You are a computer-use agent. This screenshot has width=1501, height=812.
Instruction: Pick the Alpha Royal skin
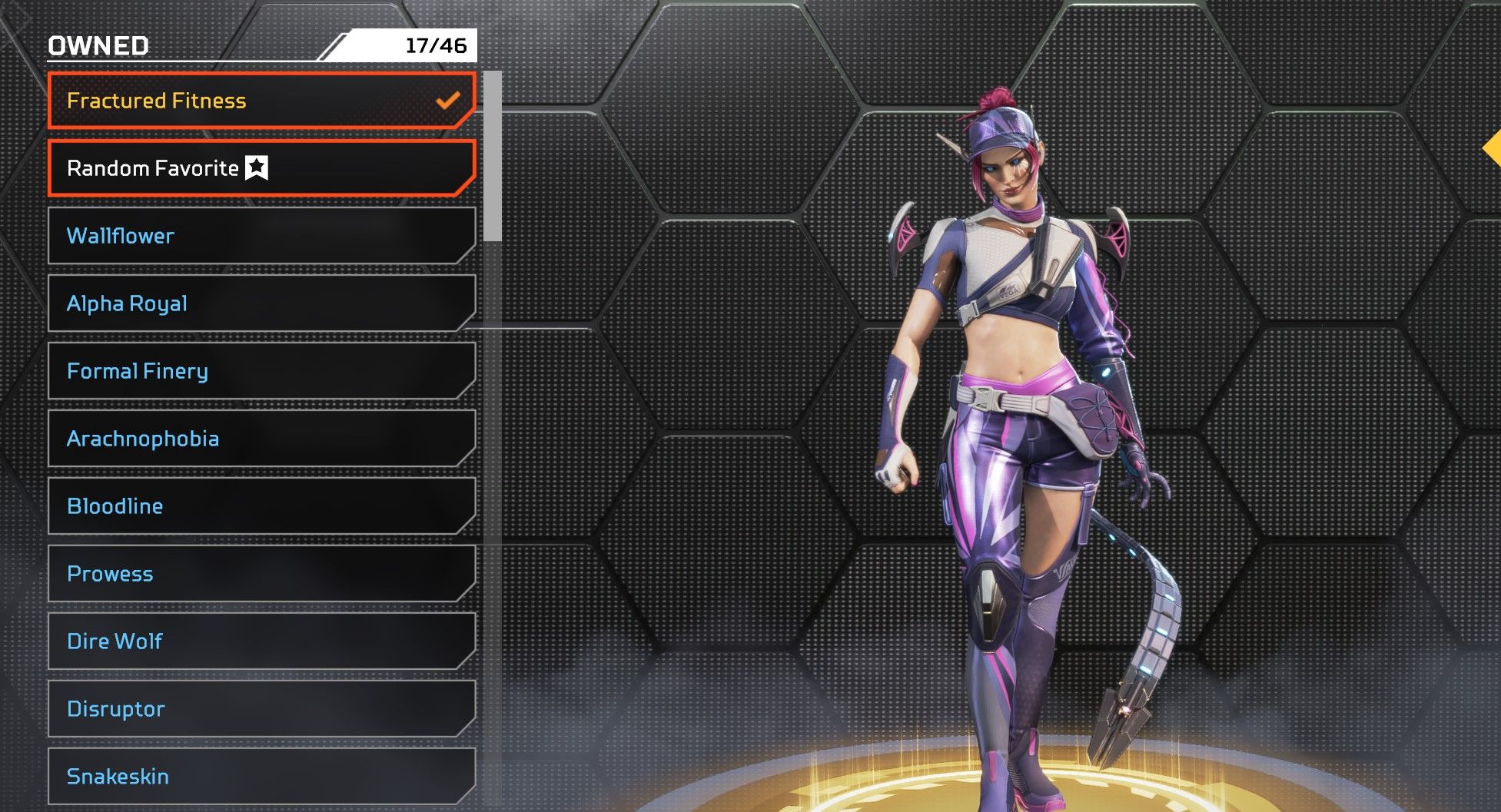coord(261,303)
